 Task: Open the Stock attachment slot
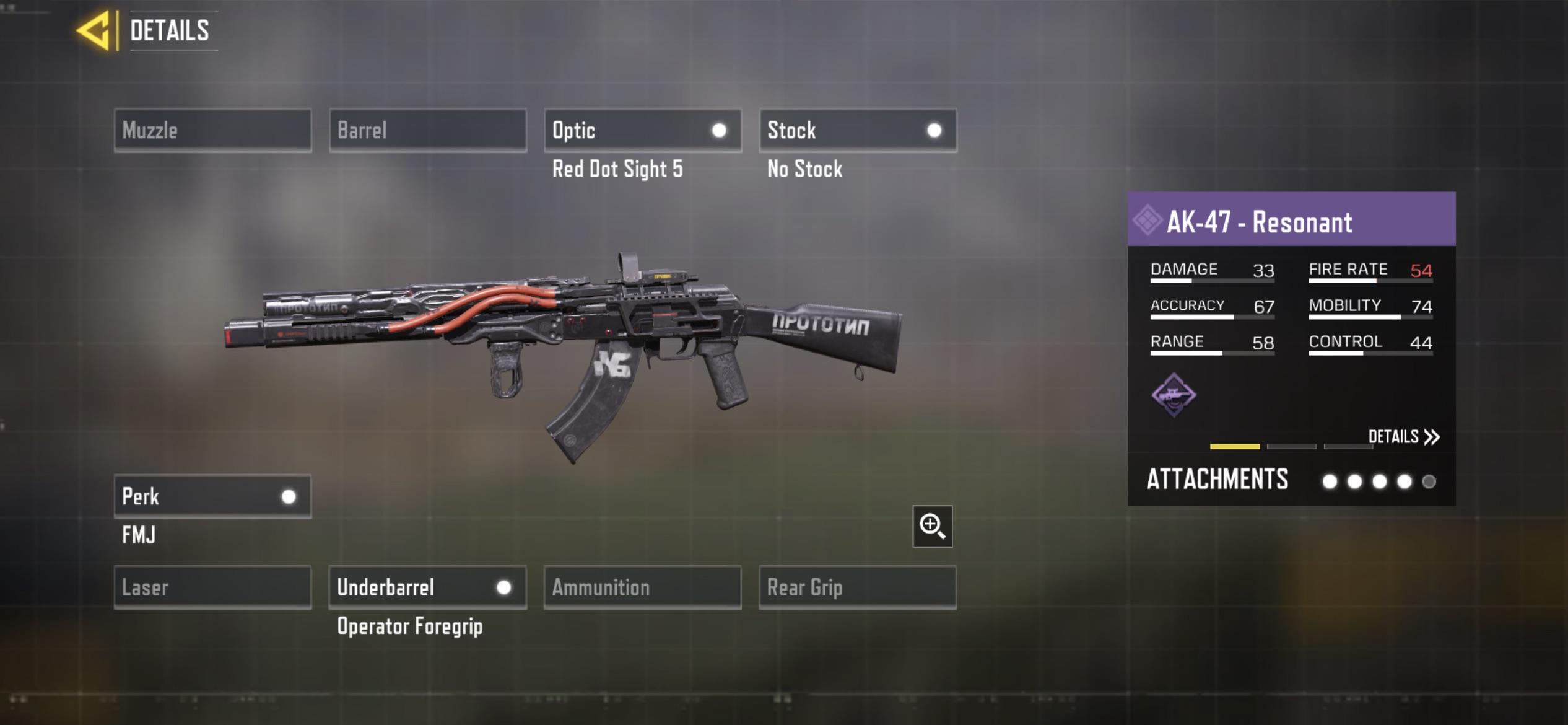coord(858,130)
